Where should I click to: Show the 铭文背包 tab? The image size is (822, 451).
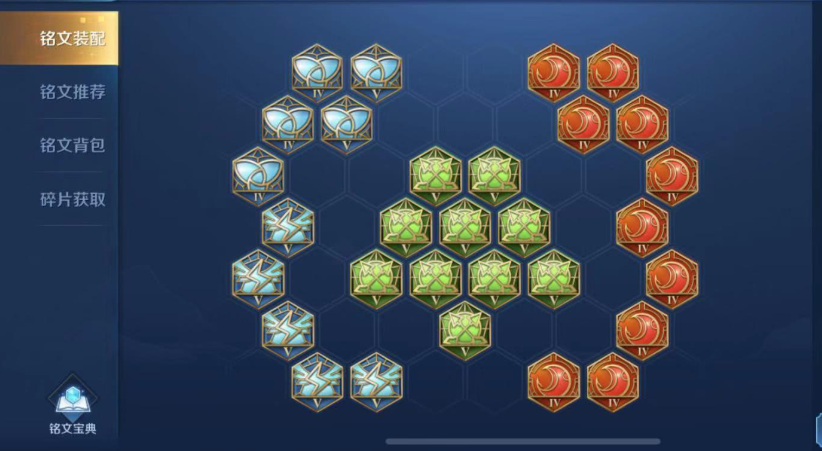tap(72, 146)
